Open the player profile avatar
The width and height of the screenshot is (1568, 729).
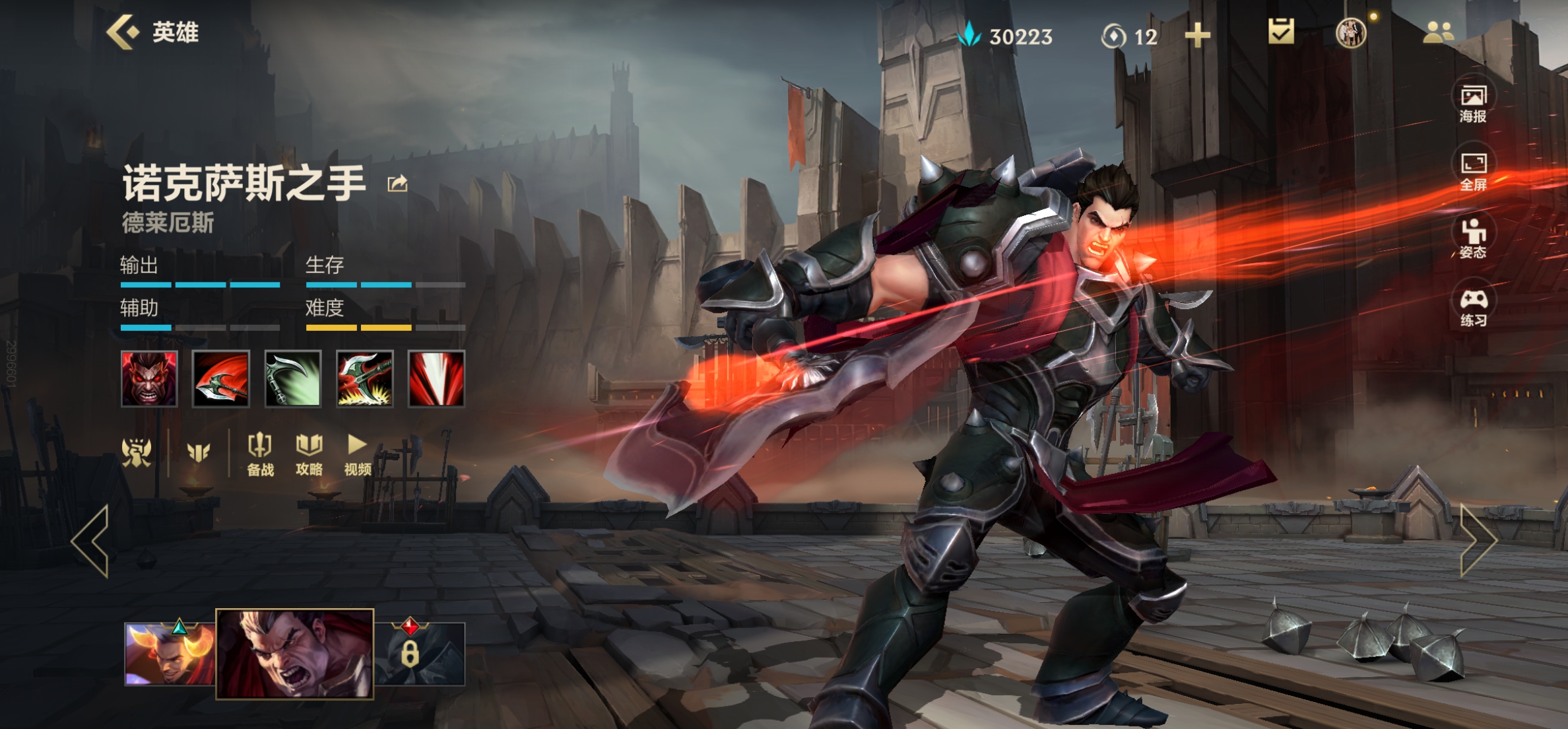1350,32
